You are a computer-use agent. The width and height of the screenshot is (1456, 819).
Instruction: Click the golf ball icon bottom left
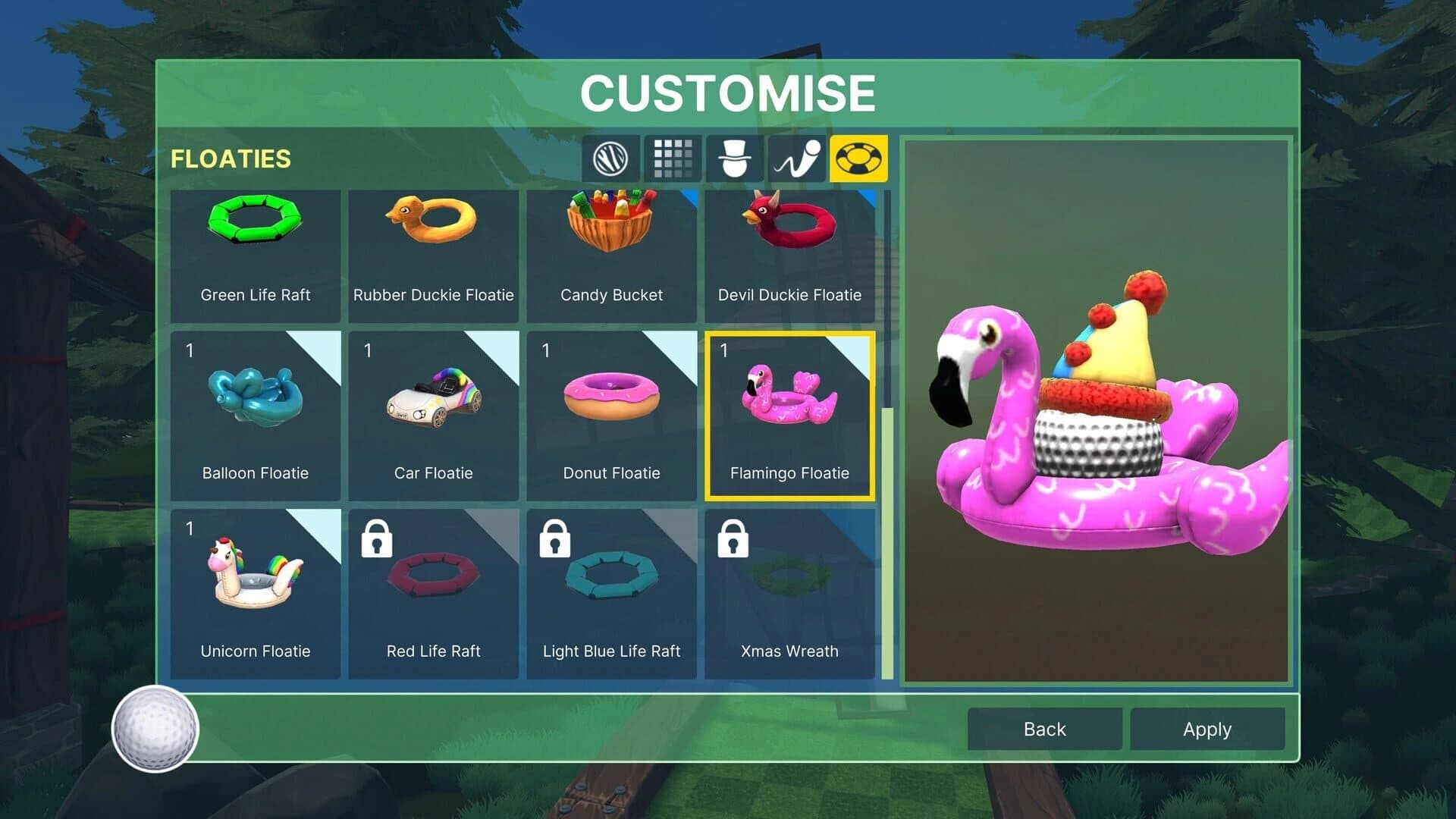155,729
